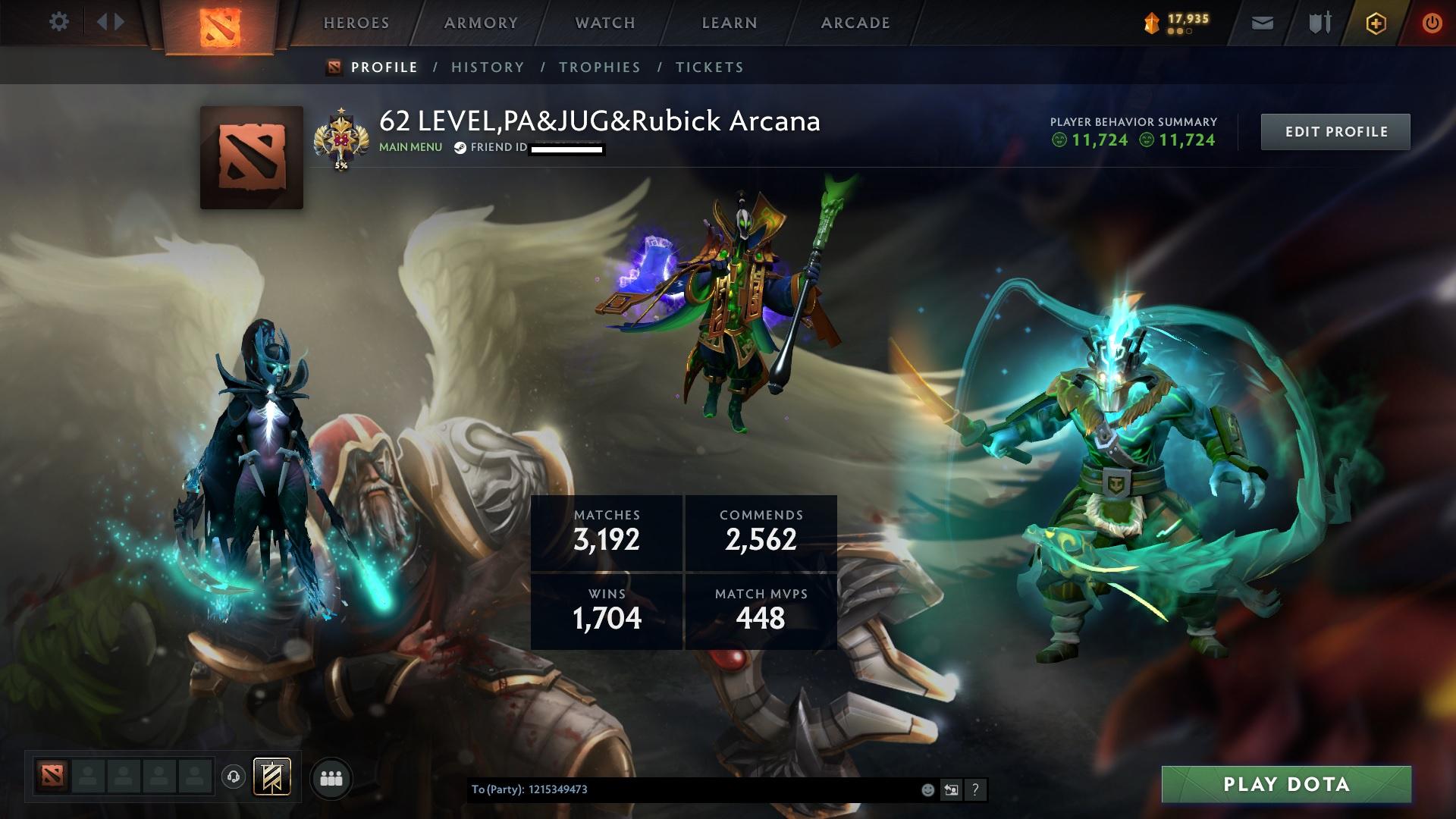Click the gold plus Dota Plus icon
Image resolution: width=1456 pixels, height=819 pixels.
(x=1375, y=23)
